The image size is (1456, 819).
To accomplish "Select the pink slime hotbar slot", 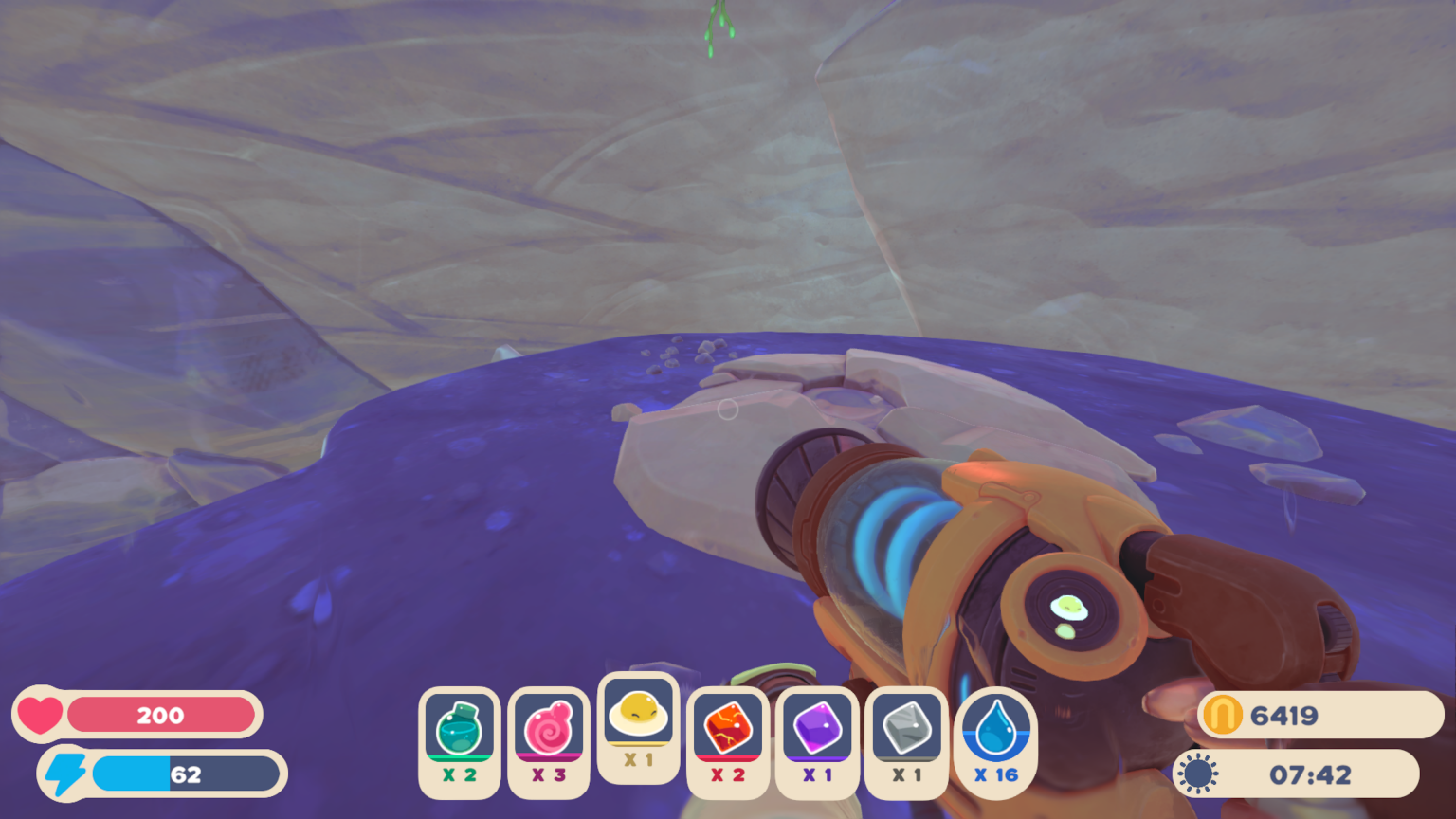I will point(549,731).
